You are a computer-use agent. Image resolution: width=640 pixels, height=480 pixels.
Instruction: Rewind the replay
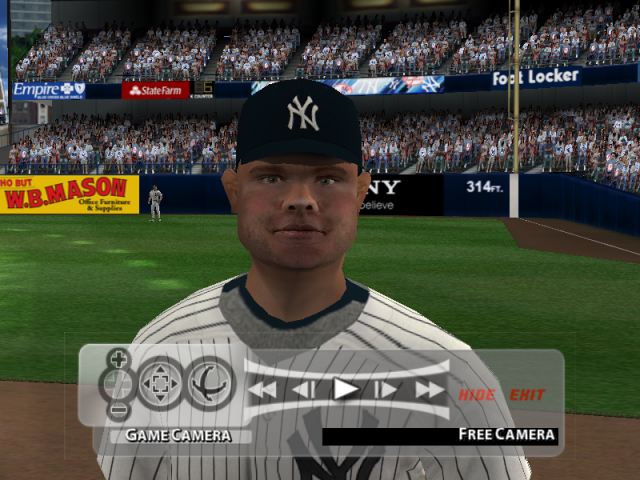pyautogui.click(x=263, y=390)
